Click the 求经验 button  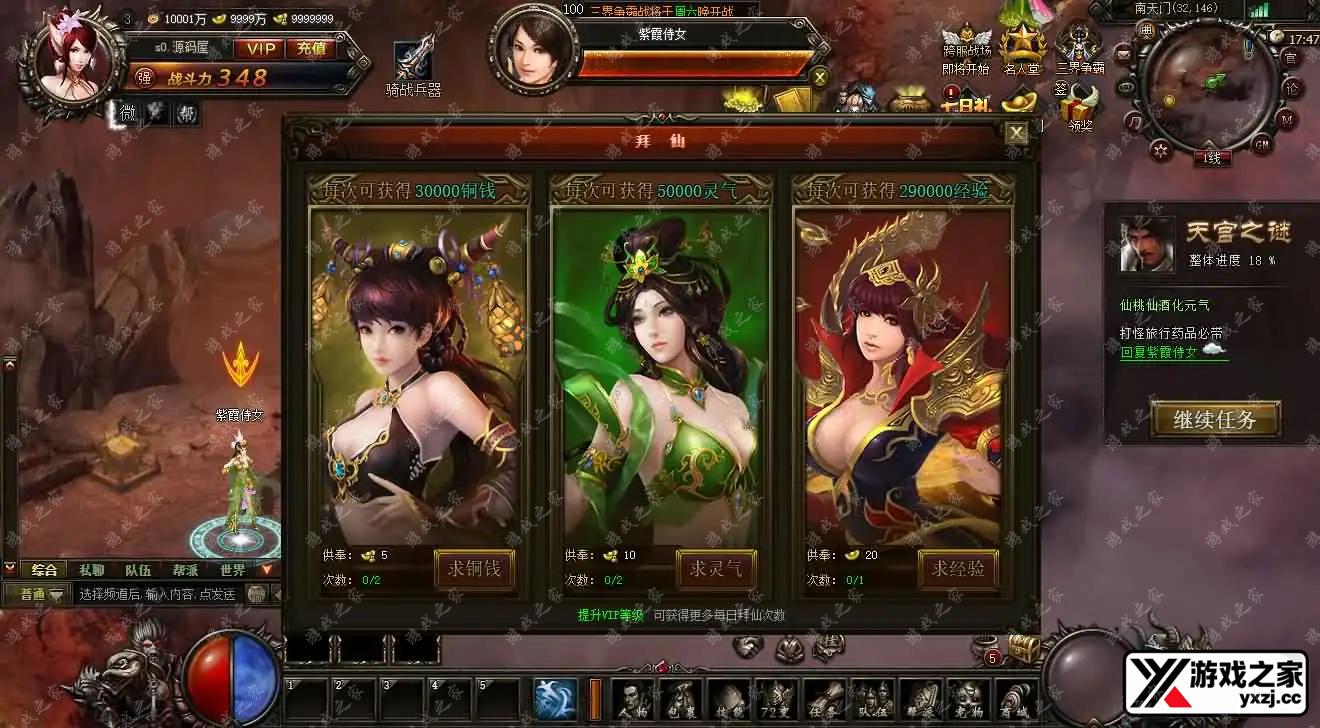[x=958, y=569]
